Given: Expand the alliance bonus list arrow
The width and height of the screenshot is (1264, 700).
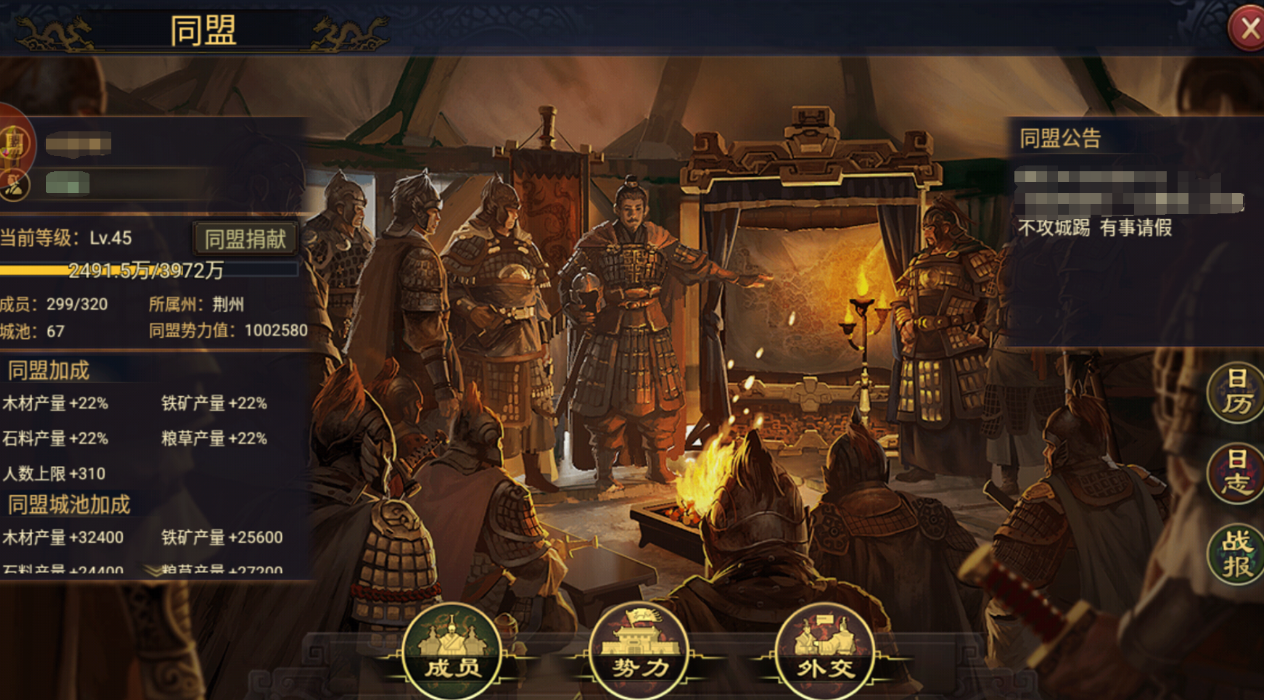Looking at the screenshot, I should click(x=154, y=570).
